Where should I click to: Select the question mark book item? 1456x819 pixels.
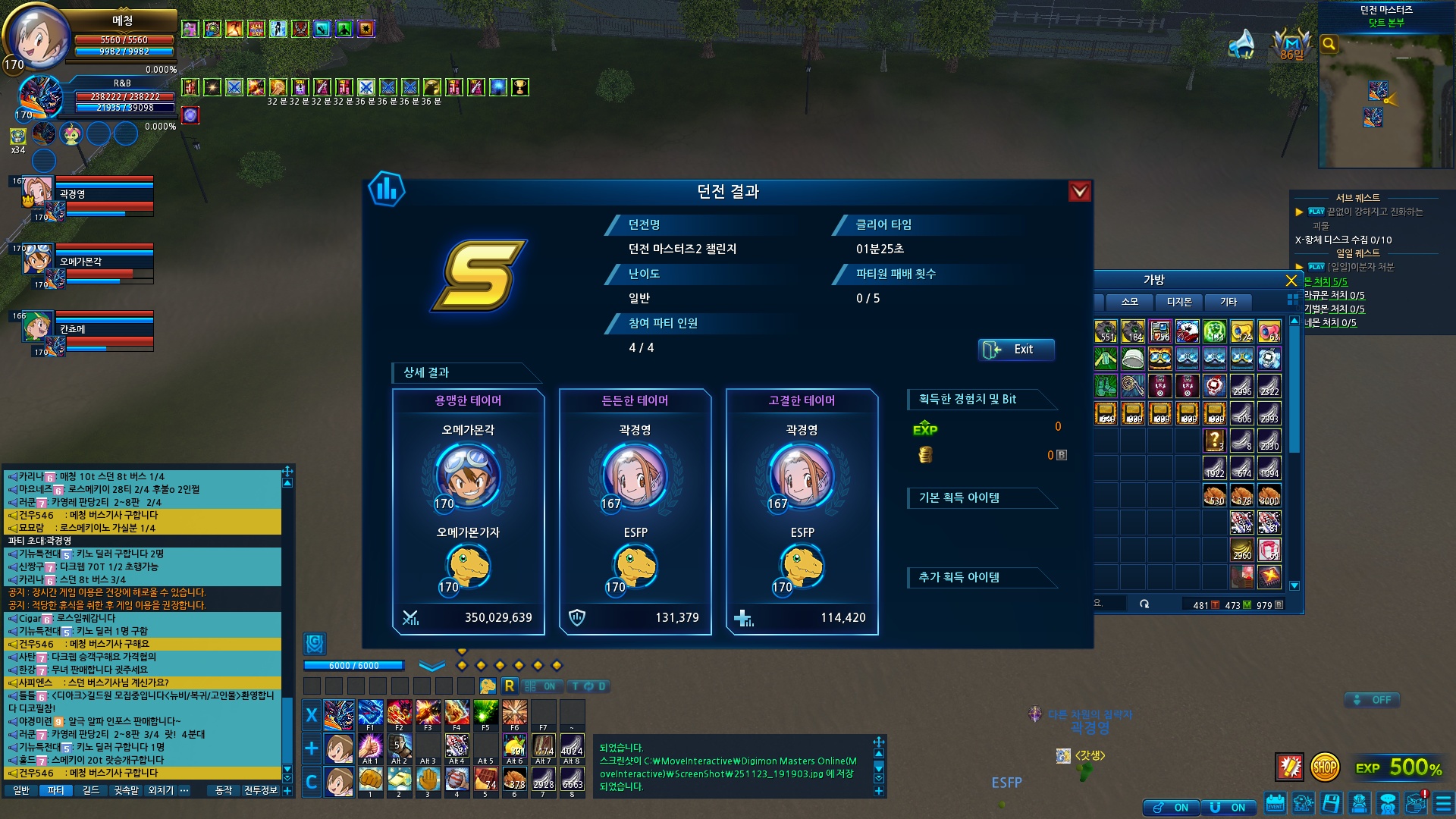(1214, 440)
